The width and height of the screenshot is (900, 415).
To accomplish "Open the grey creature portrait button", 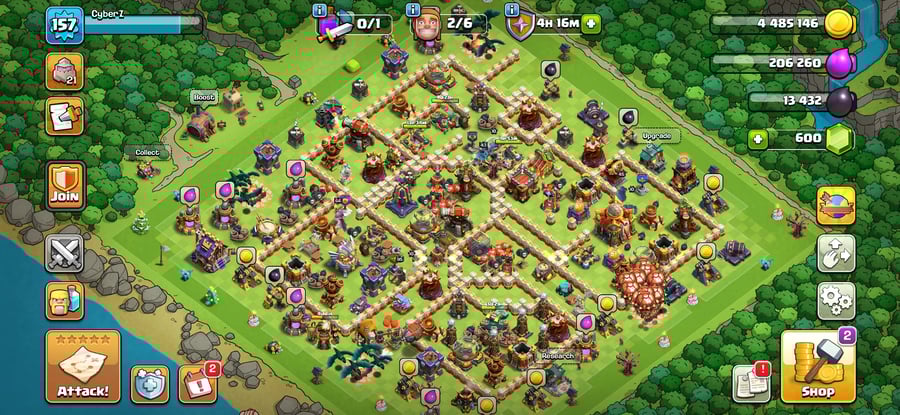I will tap(65, 71).
